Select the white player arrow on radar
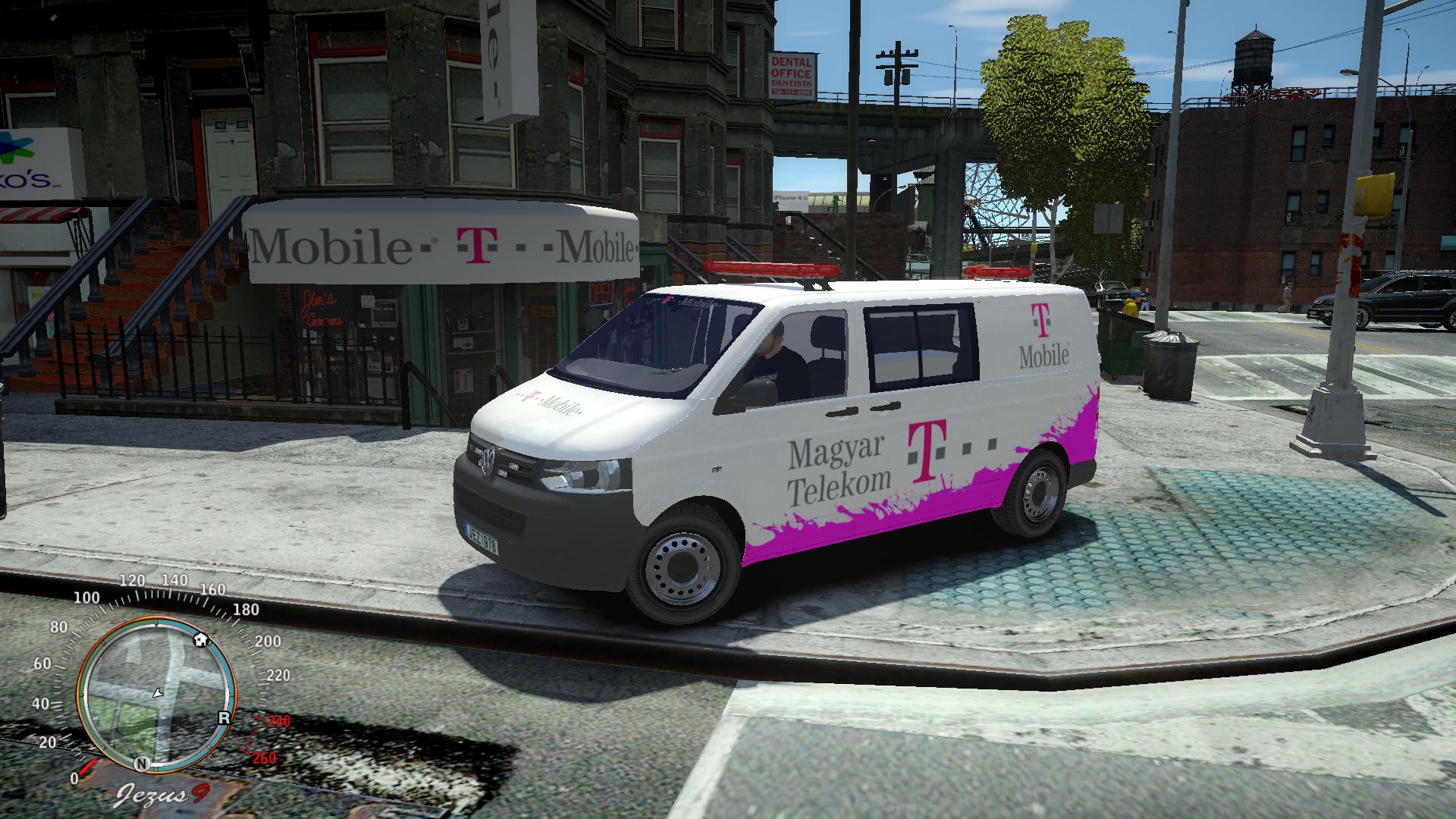This screenshot has width=1456, height=819. (x=158, y=692)
